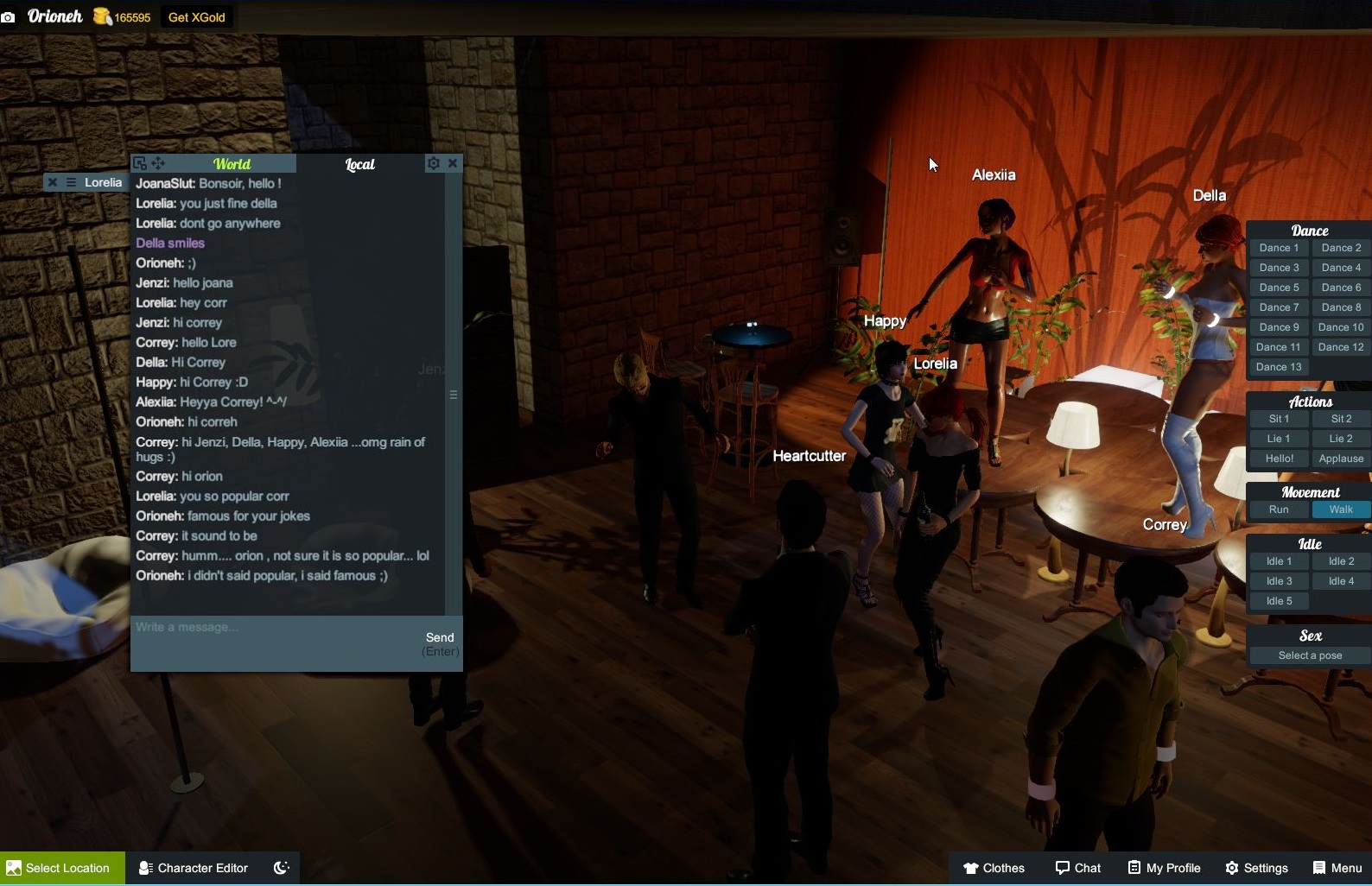Click the detach chat window icon
This screenshot has height=886, width=1372.
(140, 162)
